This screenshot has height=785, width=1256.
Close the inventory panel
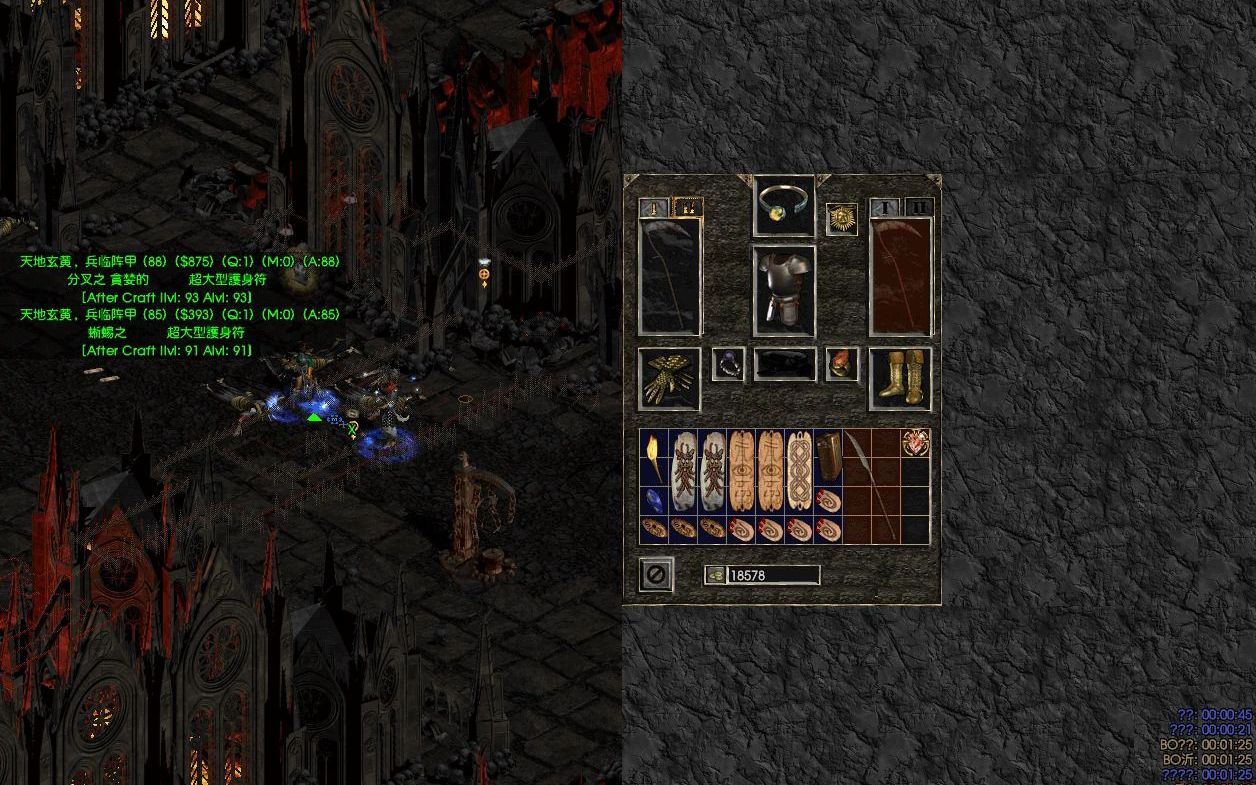[x=656, y=575]
